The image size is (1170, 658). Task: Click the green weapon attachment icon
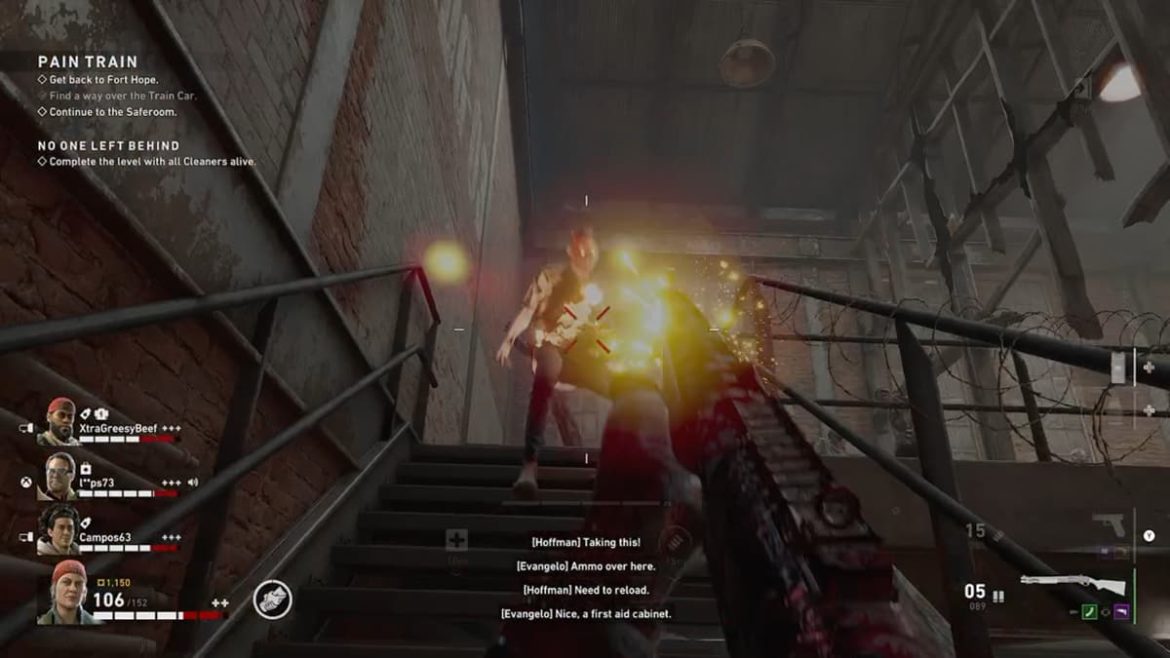coord(1089,612)
